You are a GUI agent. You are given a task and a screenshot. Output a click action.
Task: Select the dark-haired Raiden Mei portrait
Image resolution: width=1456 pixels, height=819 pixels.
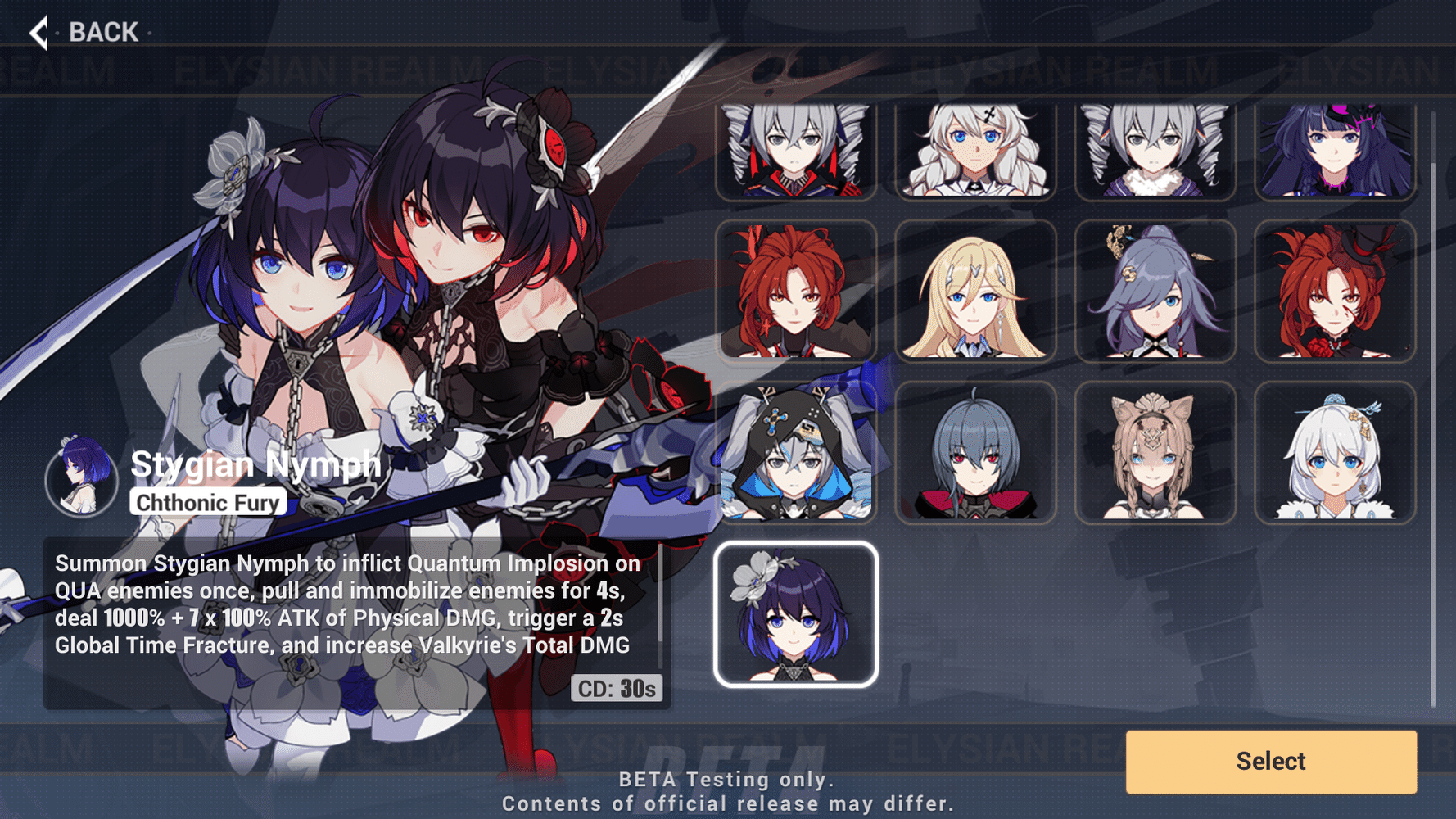(x=1333, y=148)
